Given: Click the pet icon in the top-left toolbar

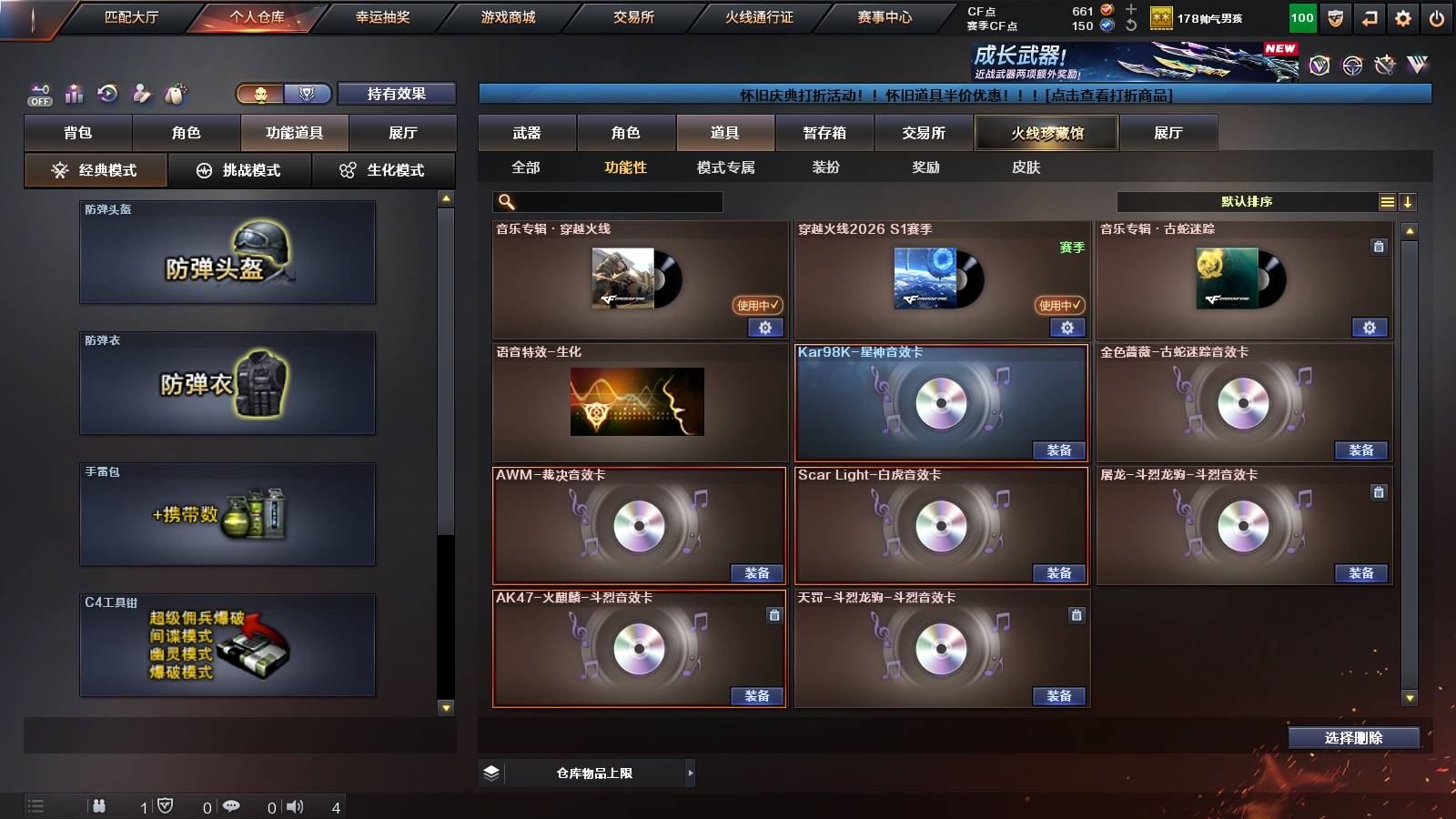Looking at the screenshot, I should point(177,94).
